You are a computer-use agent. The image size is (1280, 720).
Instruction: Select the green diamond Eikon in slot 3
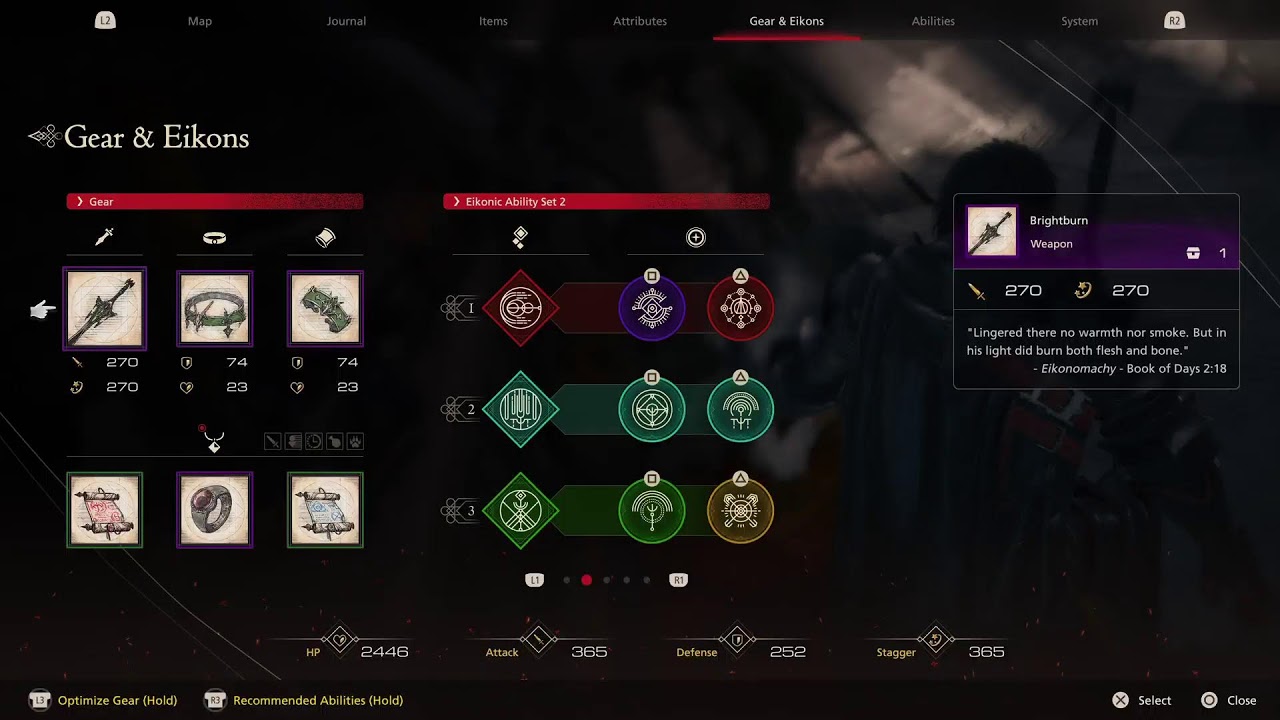tap(520, 511)
